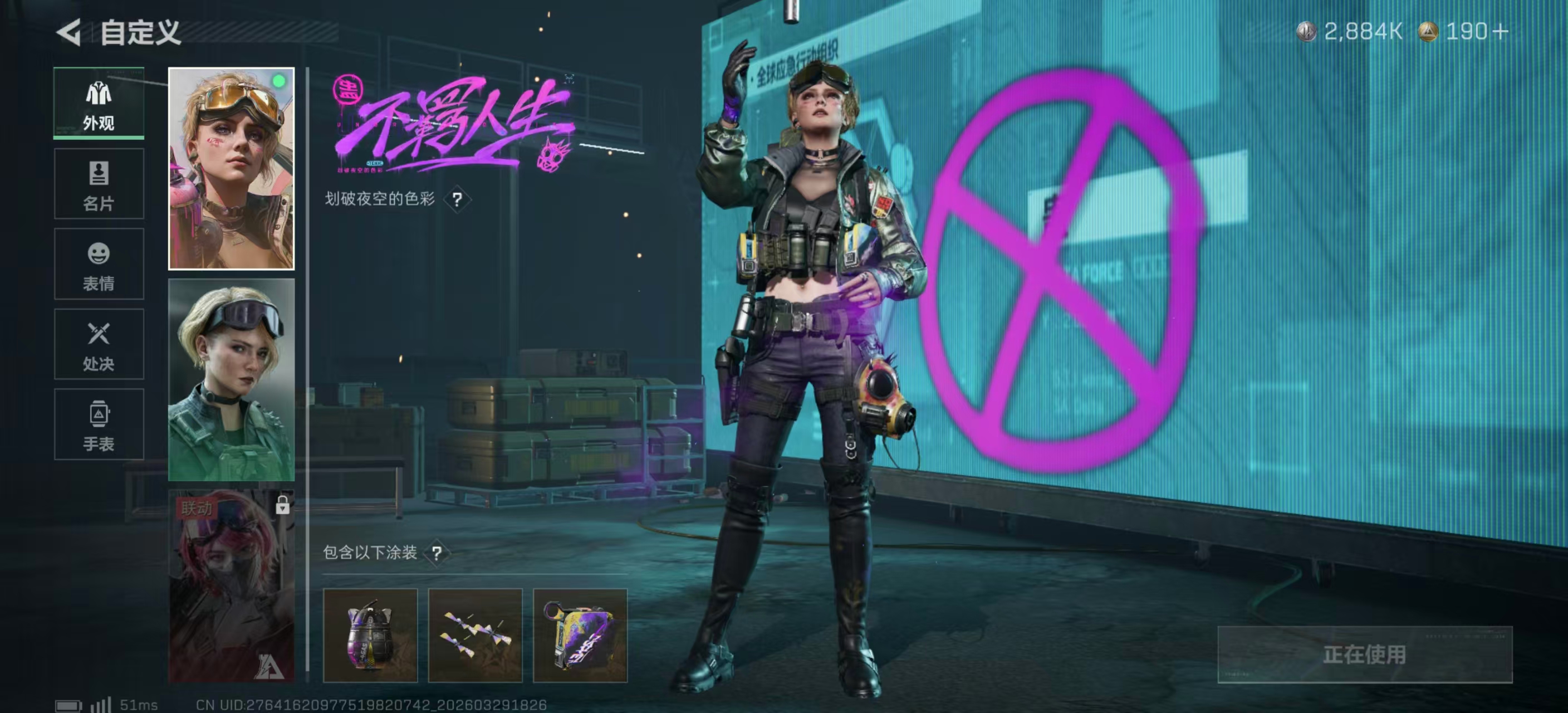Select the locked 联动 collab skin

[x=231, y=586]
